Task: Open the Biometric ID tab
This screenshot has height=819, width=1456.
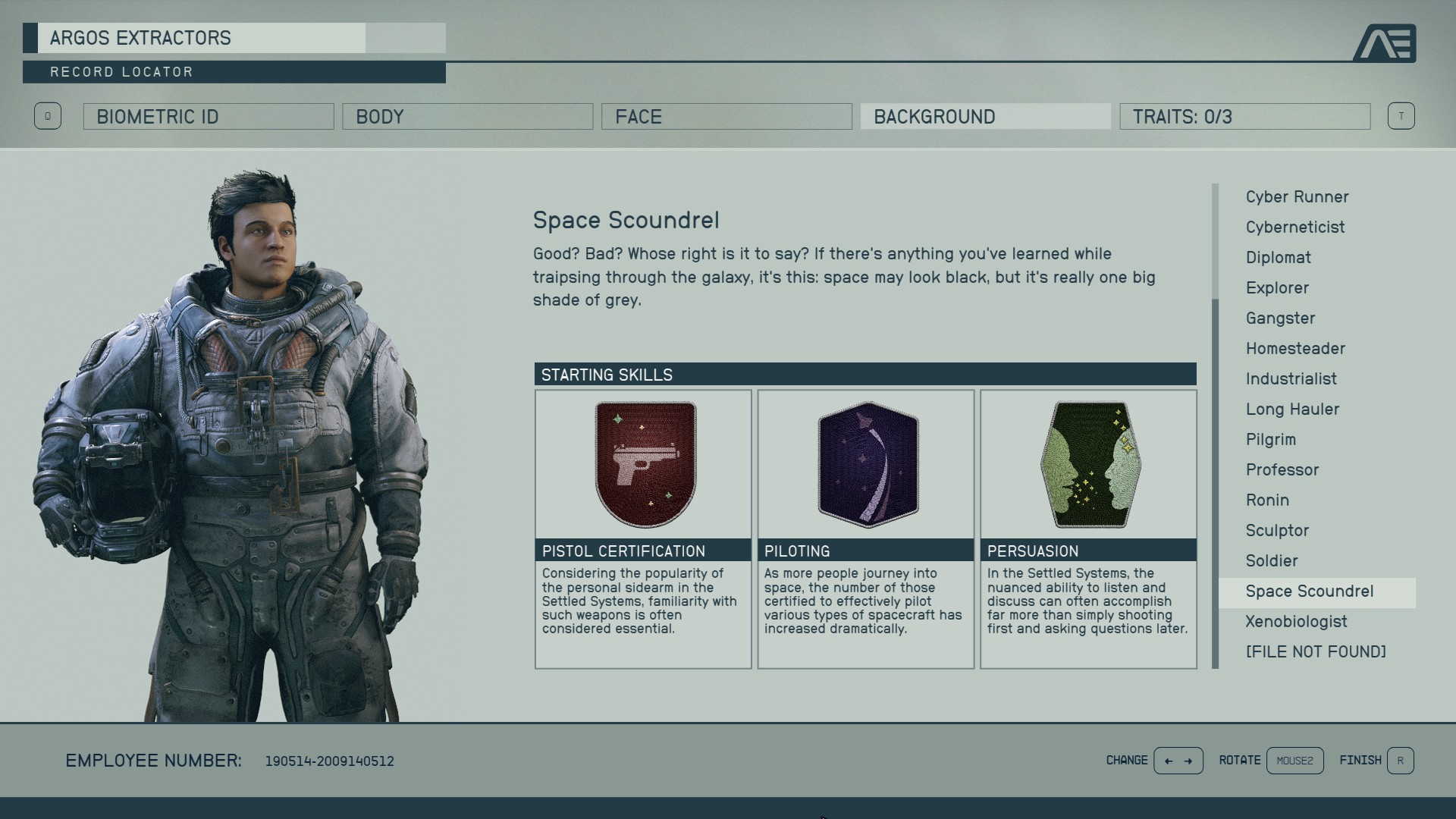Action: (207, 116)
